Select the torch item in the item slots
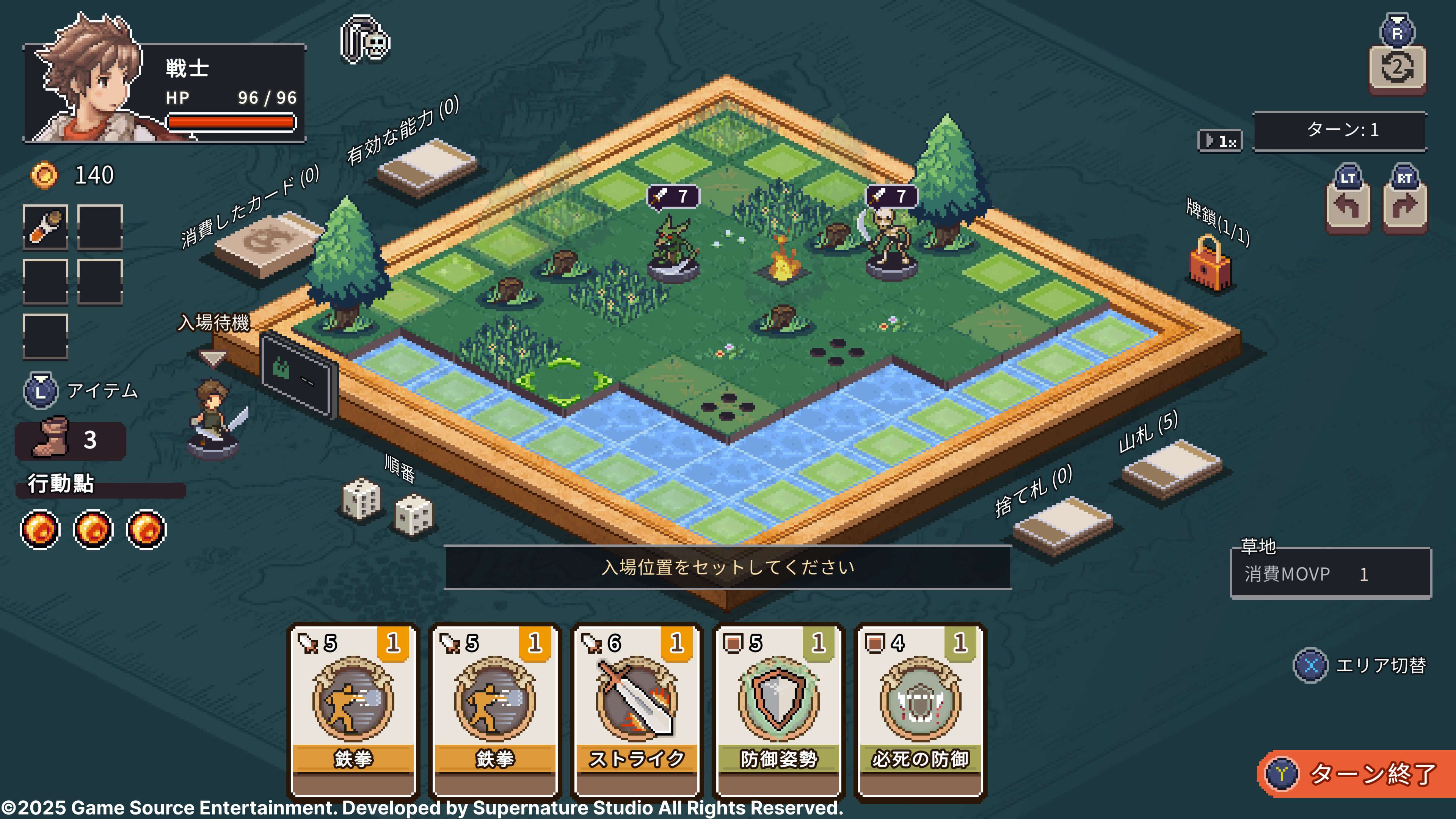This screenshot has width=1456, height=819. 45,227
